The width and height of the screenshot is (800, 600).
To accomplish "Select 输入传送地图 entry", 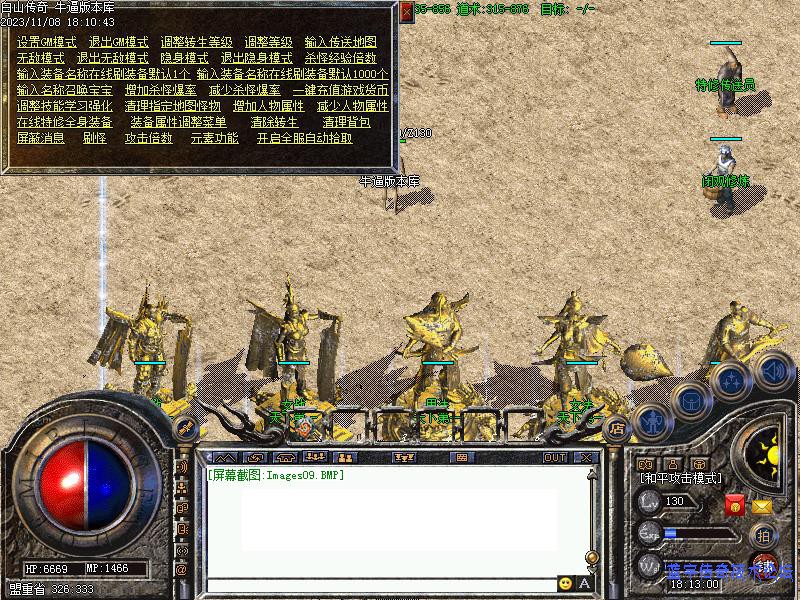I will [x=340, y=42].
